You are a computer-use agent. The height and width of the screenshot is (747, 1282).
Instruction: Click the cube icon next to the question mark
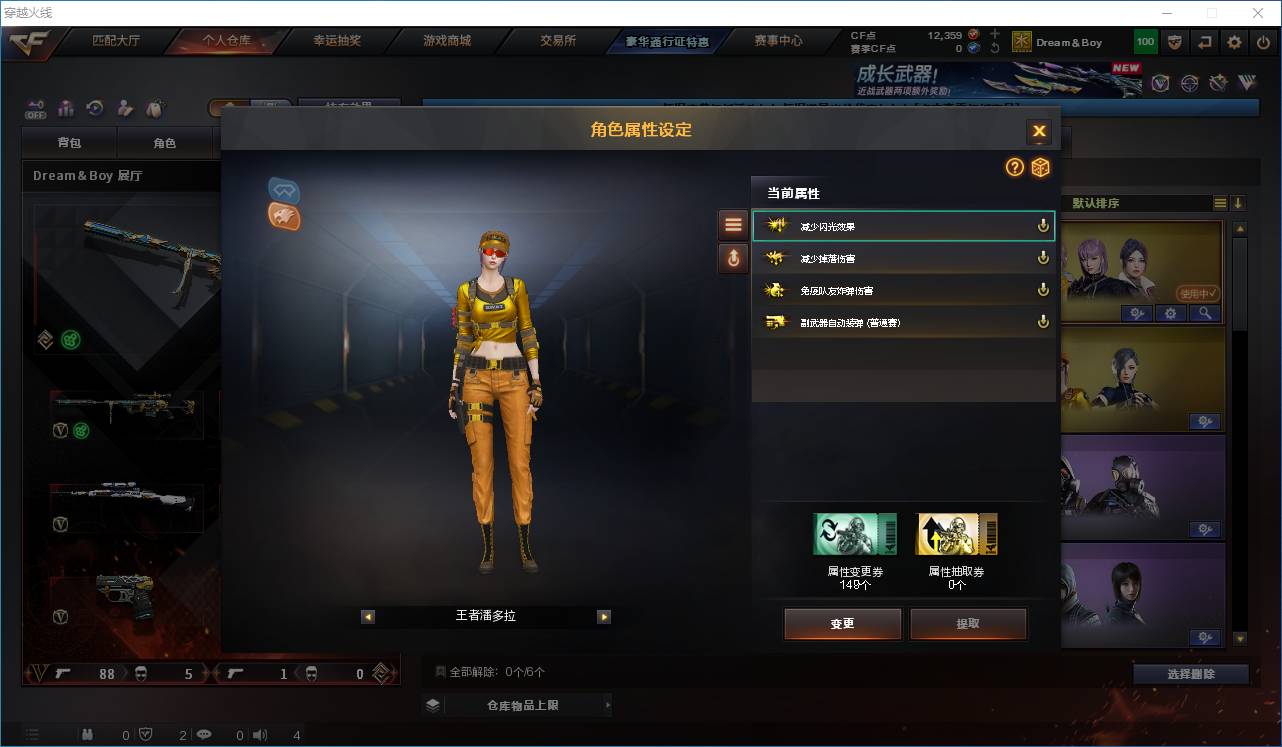click(x=1040, y=168)
